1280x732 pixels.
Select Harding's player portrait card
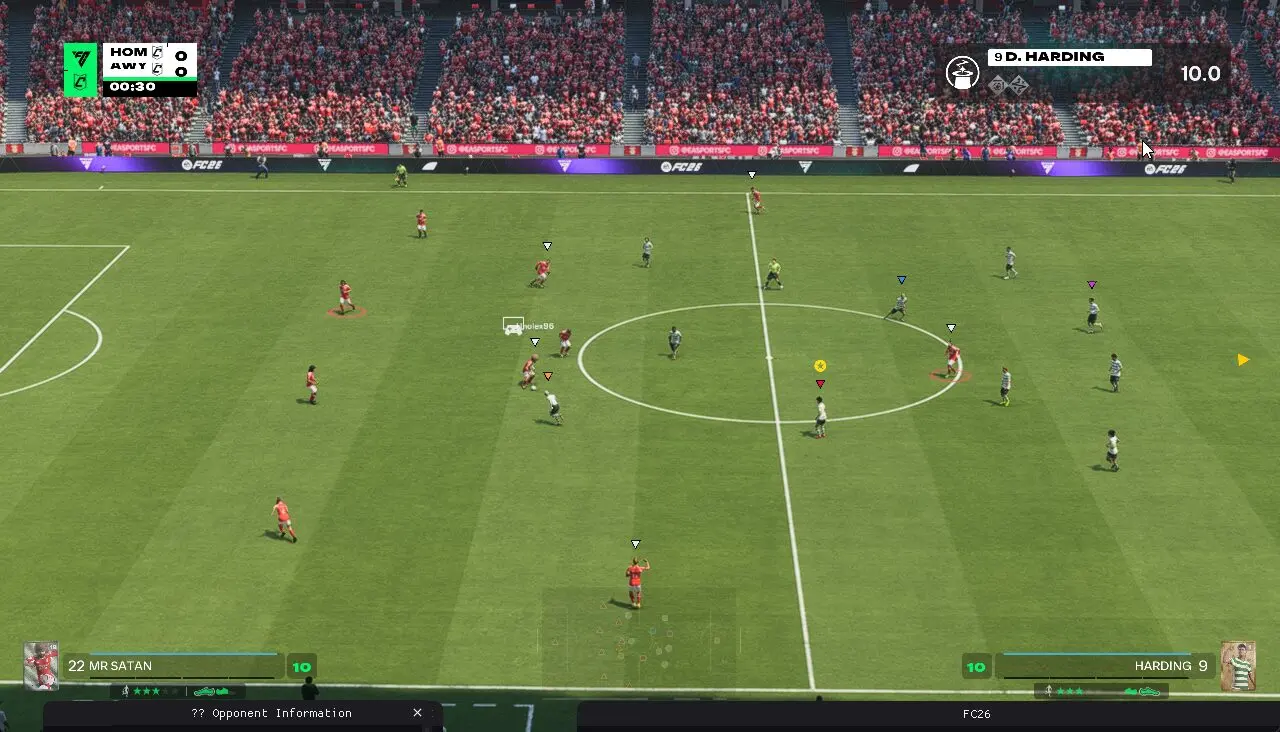[x=1238, y=666]
